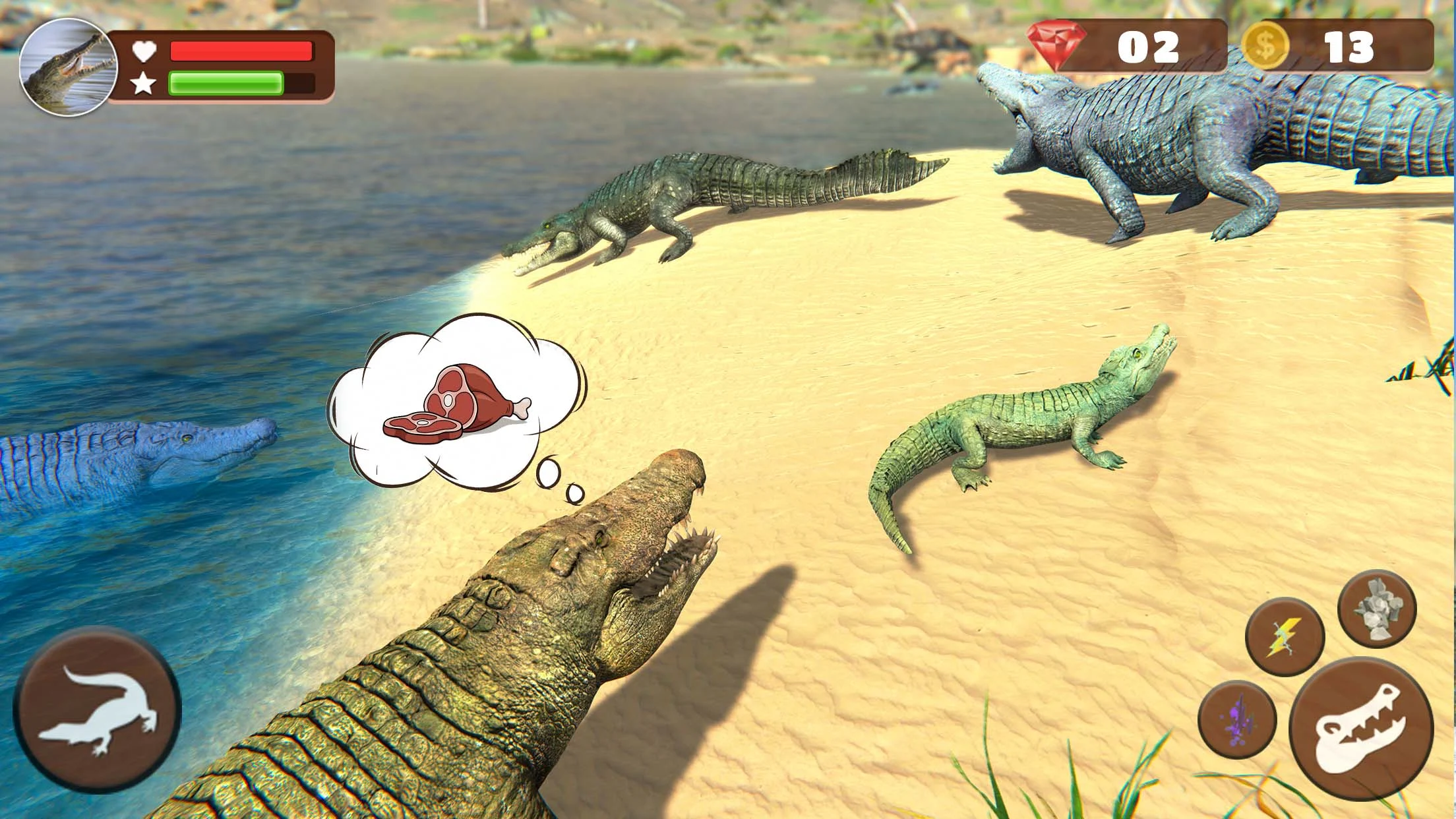Activate the lightning bolt ability

click(x=1285, y=636)
